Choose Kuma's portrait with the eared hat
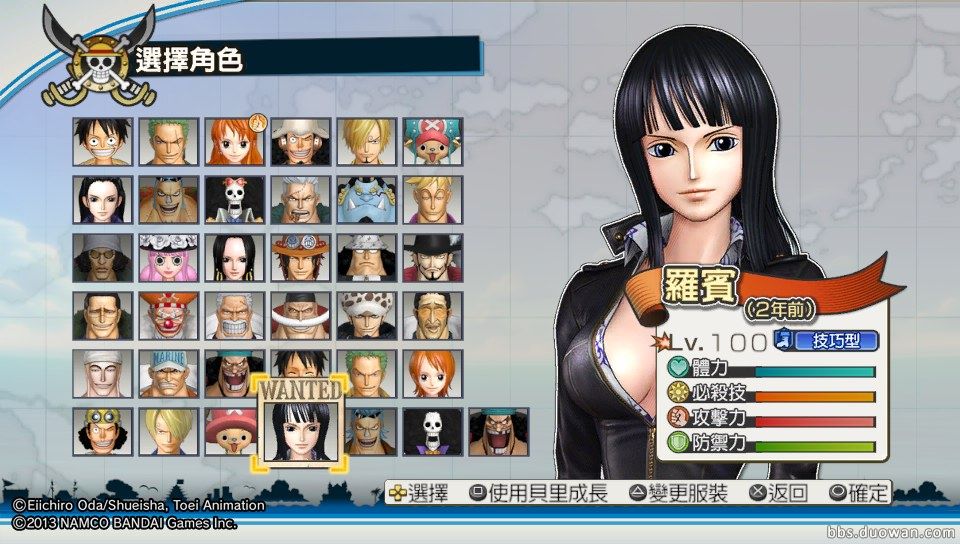960x544 pixels. pyautogui.click(x=366, y=258)
